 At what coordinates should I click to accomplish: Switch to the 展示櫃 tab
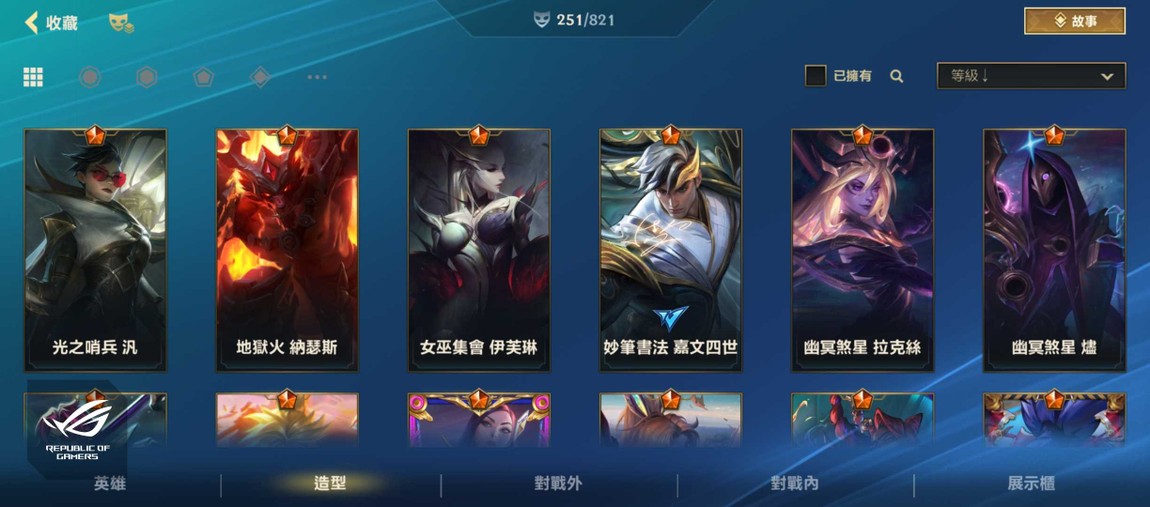pyautogui.click(x=1031, y=484)
